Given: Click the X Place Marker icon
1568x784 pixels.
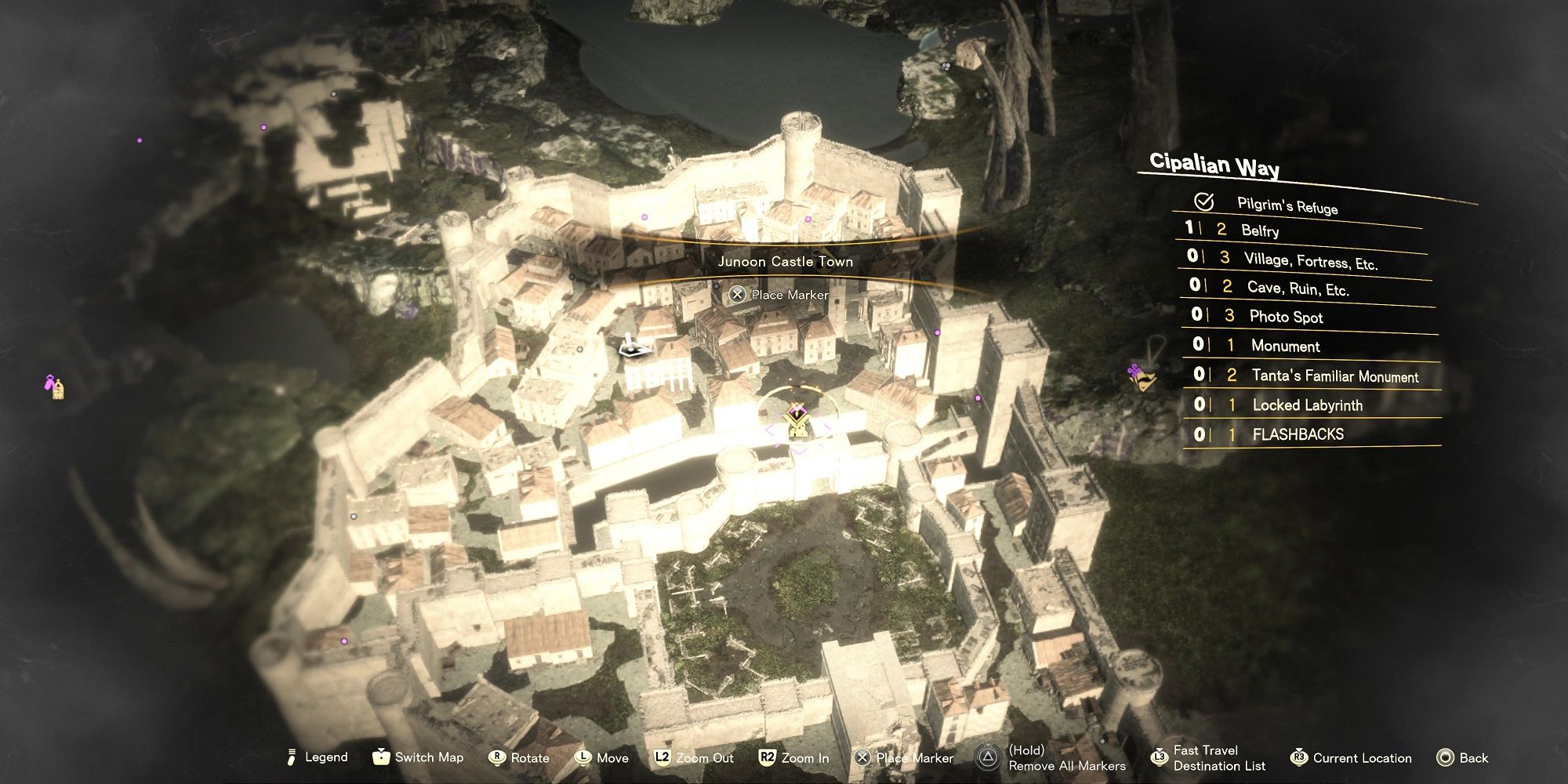Looking at the screenshot, I should pyautogui.click(x=861, y=757).
